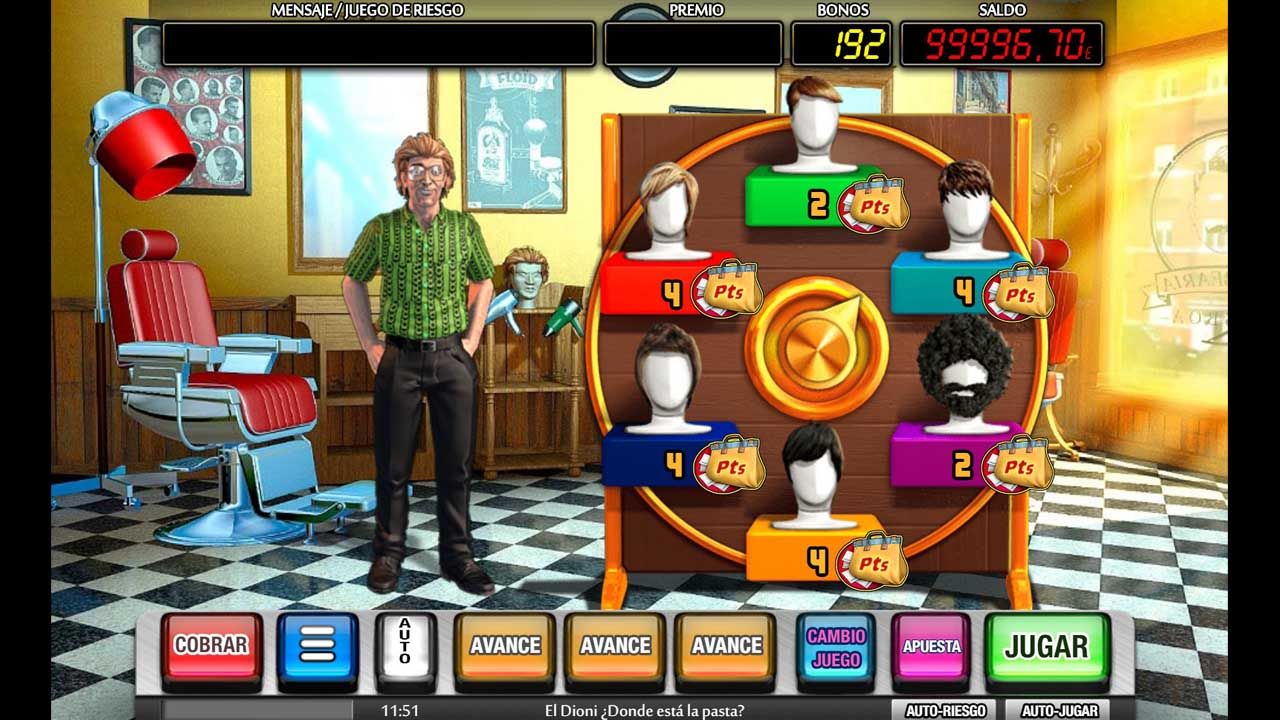The image size is (1280, 720).
Task: Enable the AUTO-RIESGO option
Action: 945,711
